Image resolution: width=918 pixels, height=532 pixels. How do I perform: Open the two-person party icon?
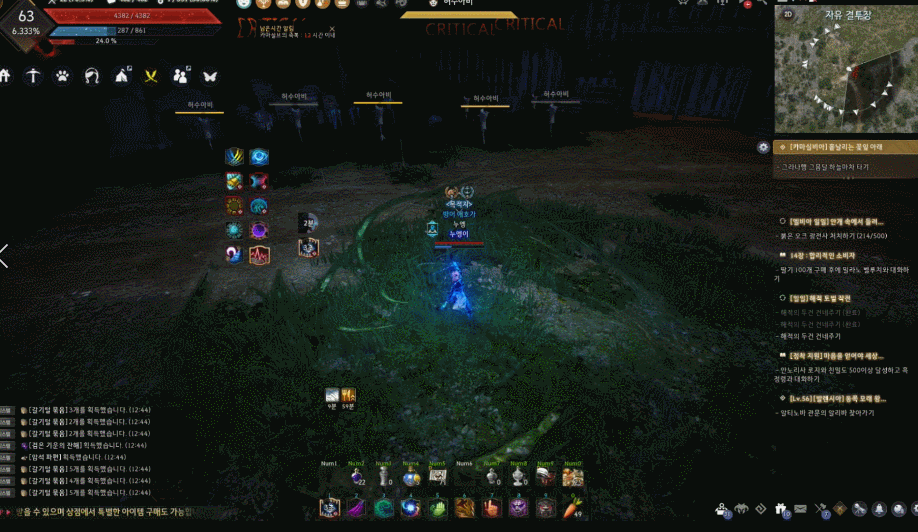pos(181,75)
